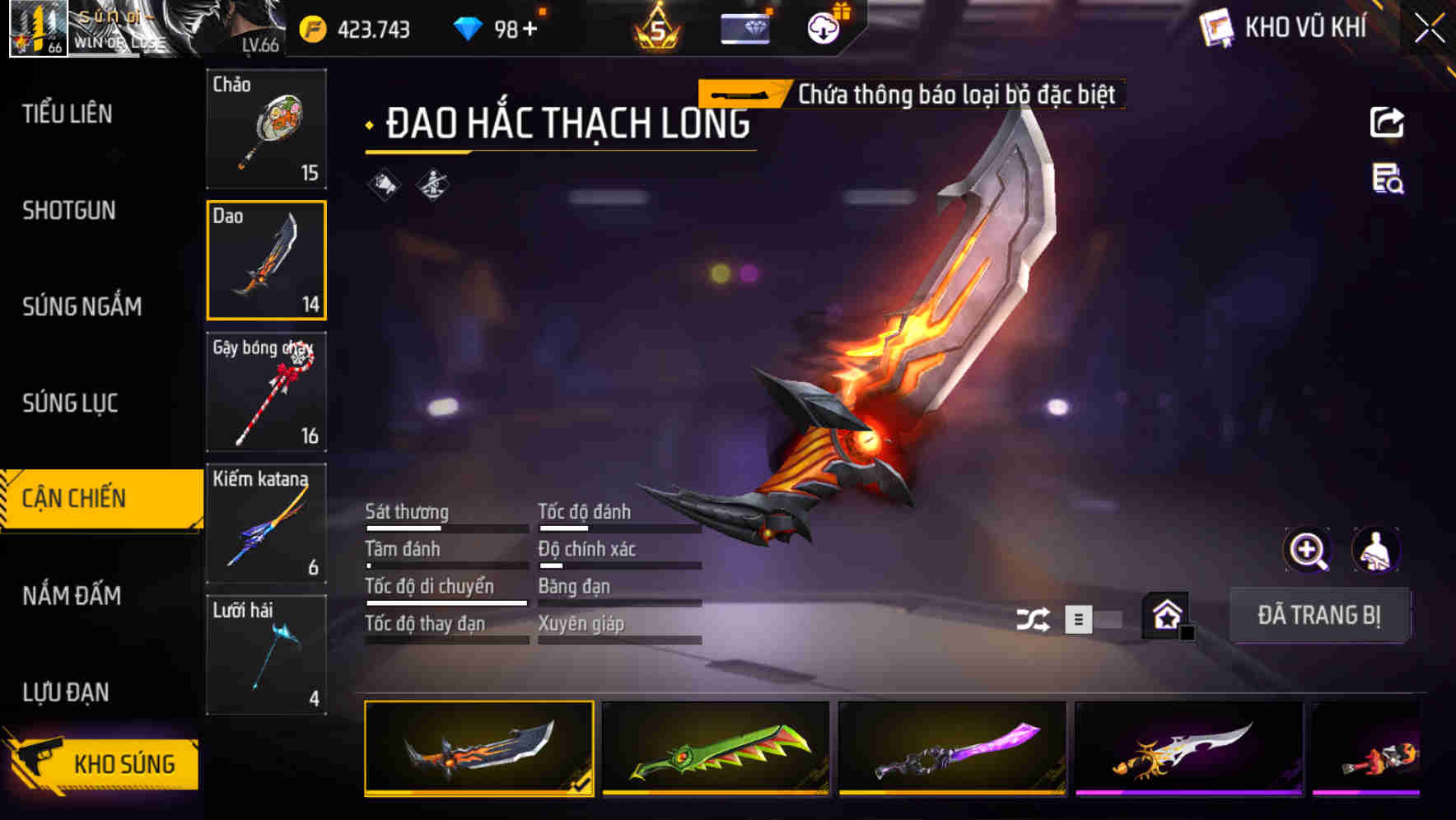Screen dimensions: 1456x820
Task: Open the weapon share icon
Action: click(x=1387, y=122)
